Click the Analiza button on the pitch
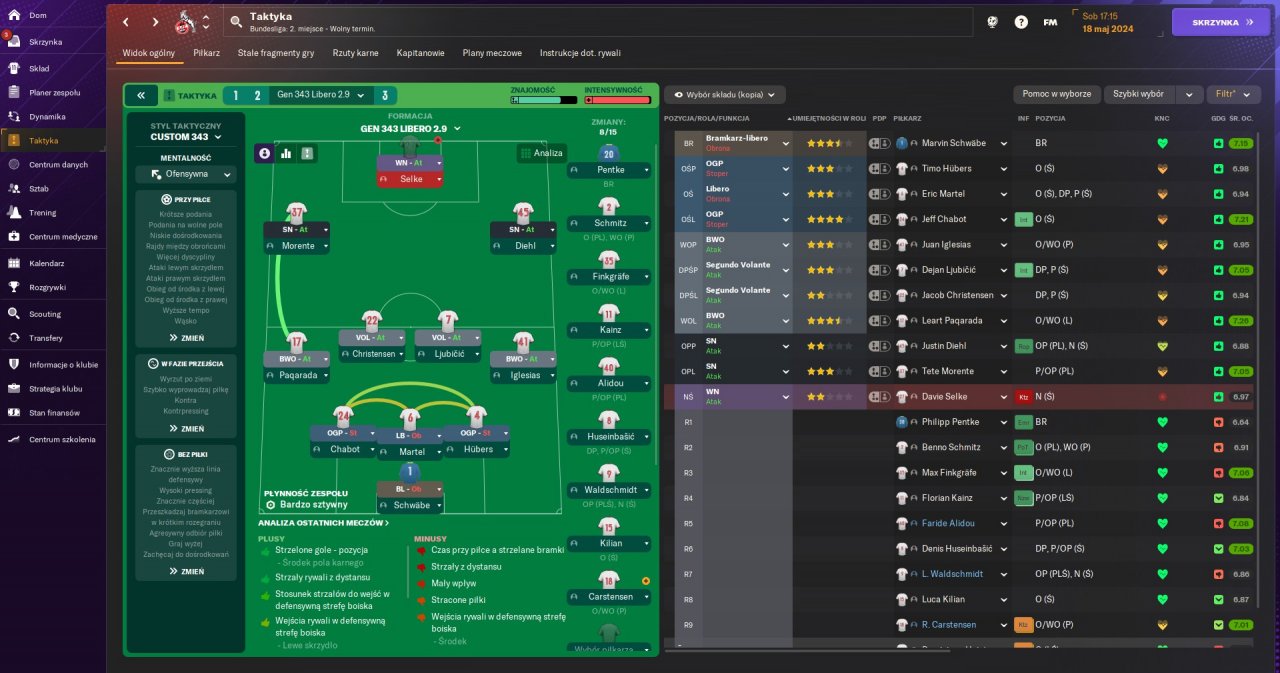Viewport: 1280px width, 673px height. [542, 153]
